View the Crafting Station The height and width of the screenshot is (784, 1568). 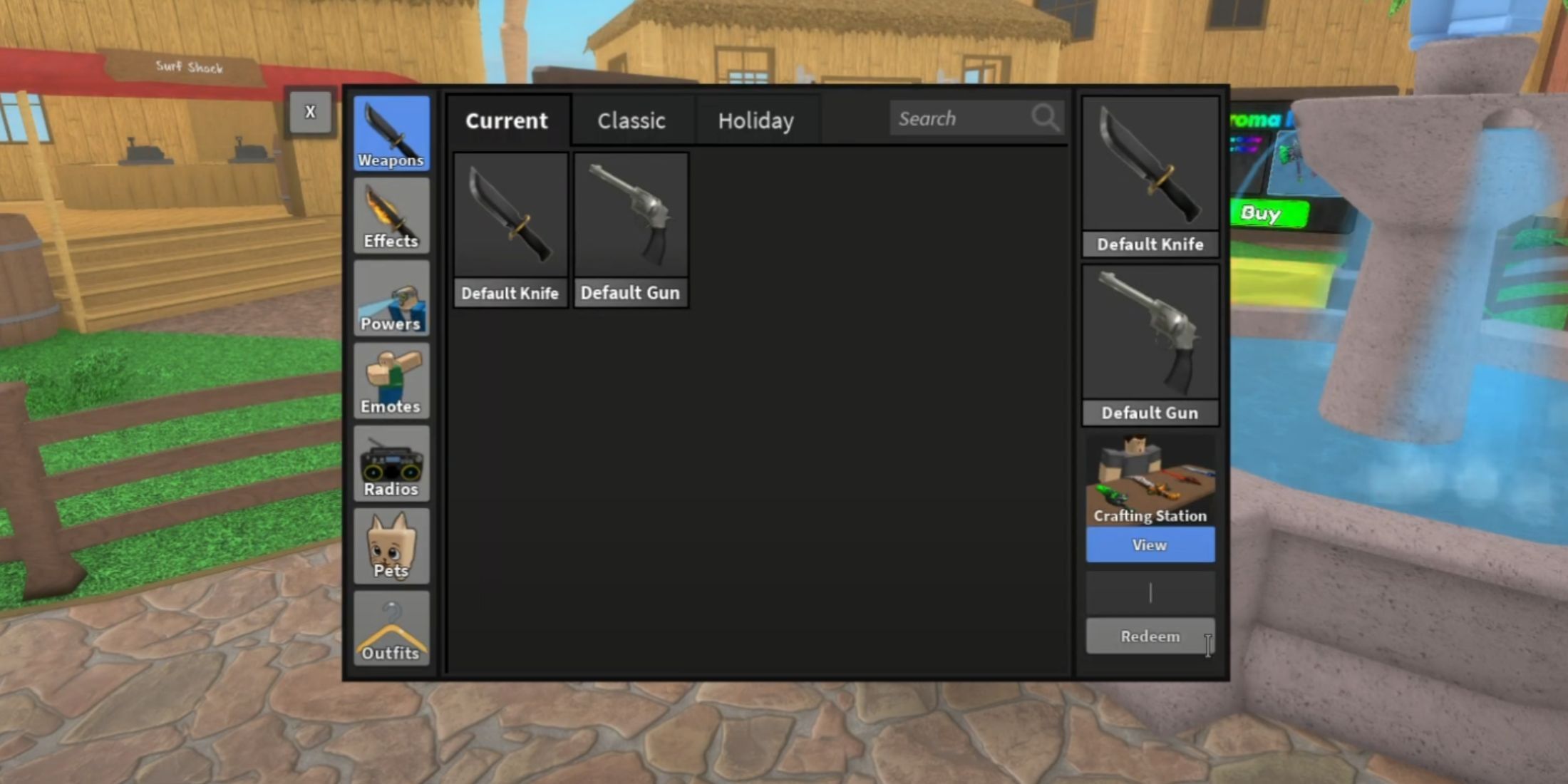point(1150,545)
